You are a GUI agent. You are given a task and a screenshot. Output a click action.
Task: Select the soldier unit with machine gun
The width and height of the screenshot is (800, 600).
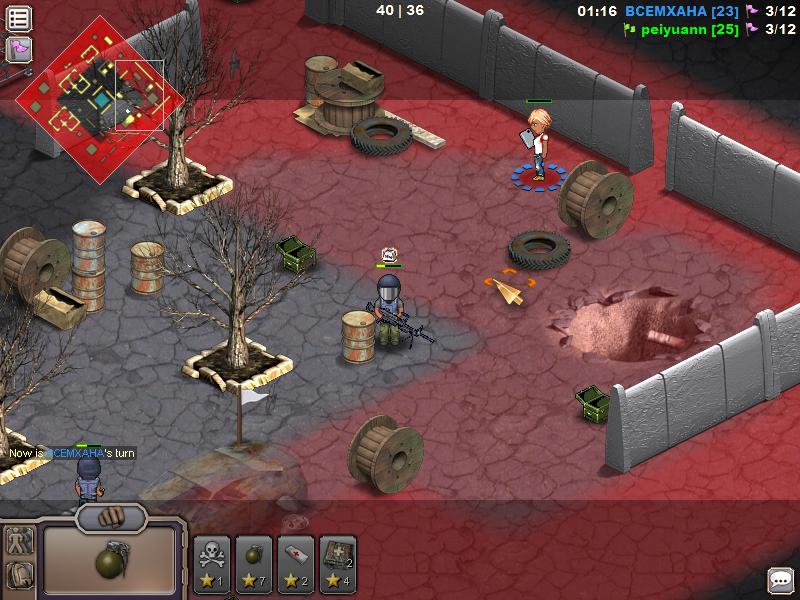coord(393,312)
